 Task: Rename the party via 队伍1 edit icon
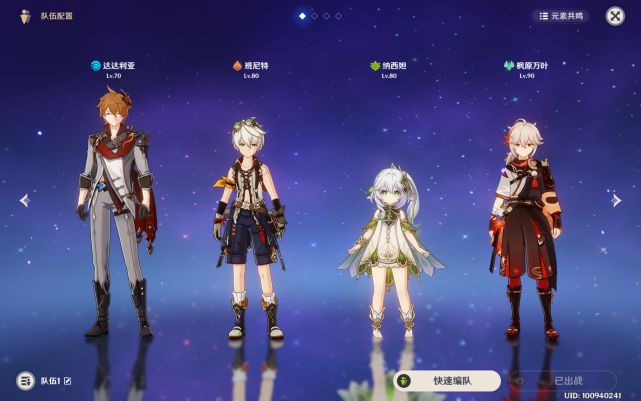click(68, 381)
